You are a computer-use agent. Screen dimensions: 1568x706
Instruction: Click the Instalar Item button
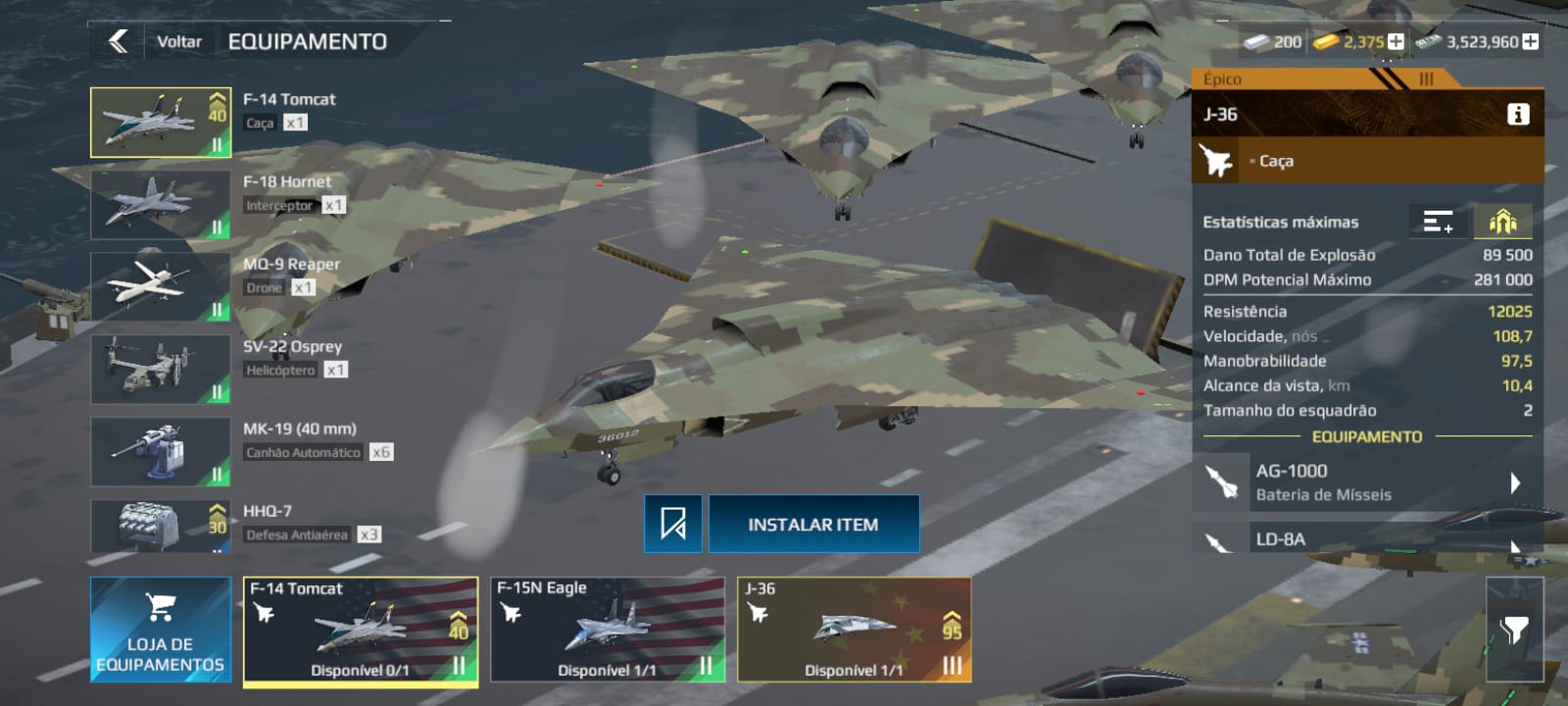[813, 525]
